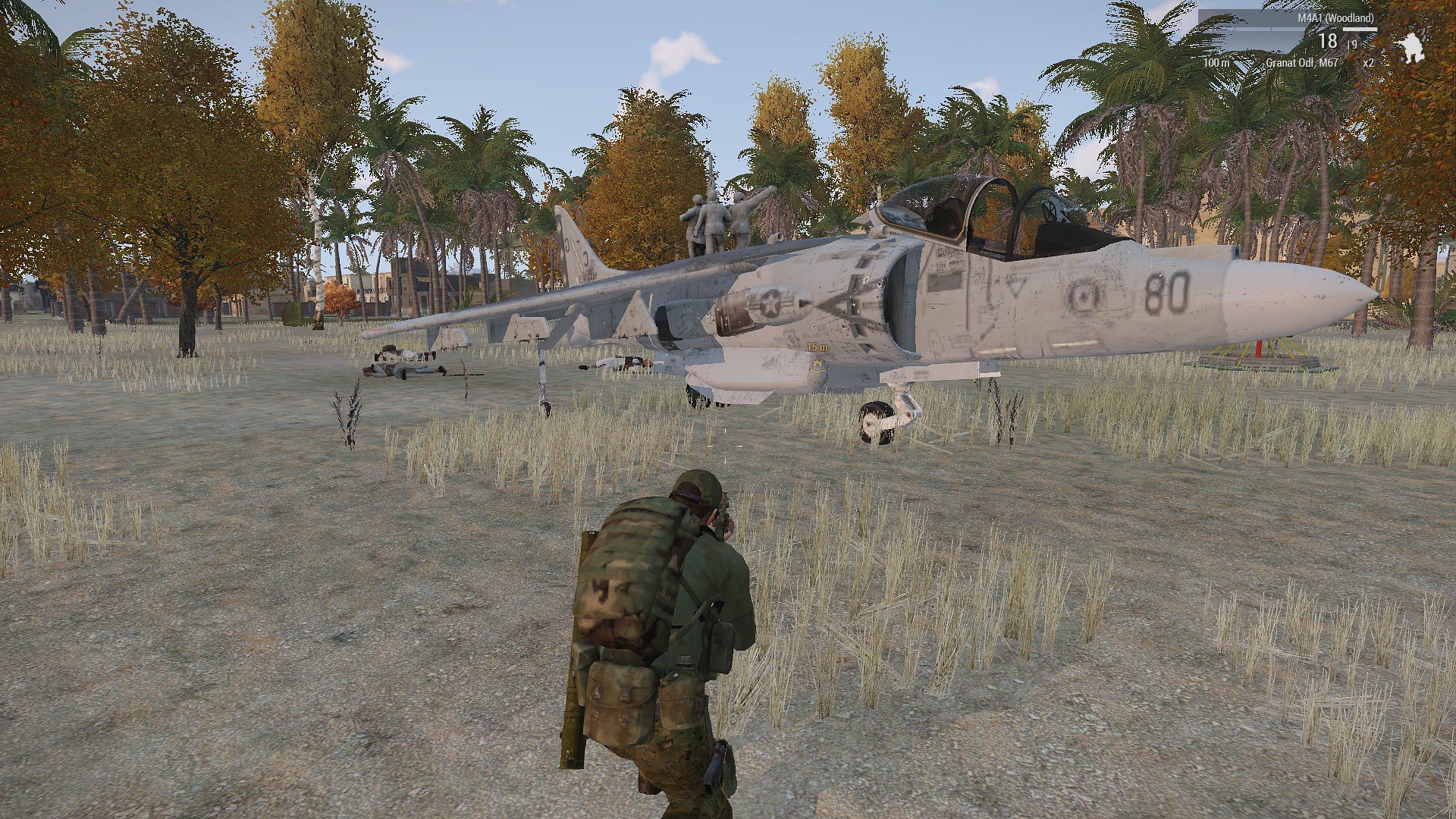Choose the Granat Odł. M67 grenade entry
This screenshot has height=819, width=1456.
1301,63
